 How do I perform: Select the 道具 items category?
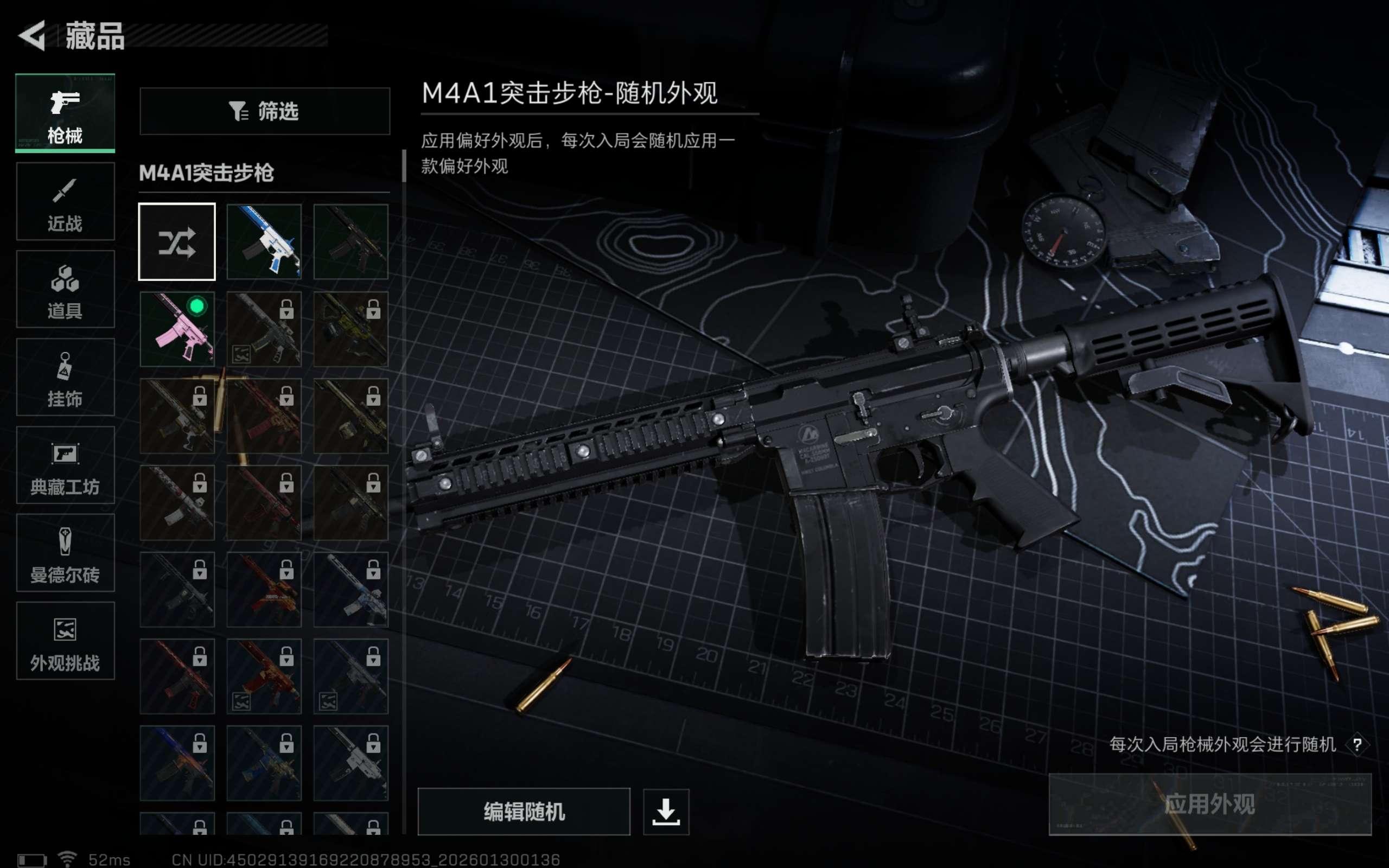coord(65,289)
